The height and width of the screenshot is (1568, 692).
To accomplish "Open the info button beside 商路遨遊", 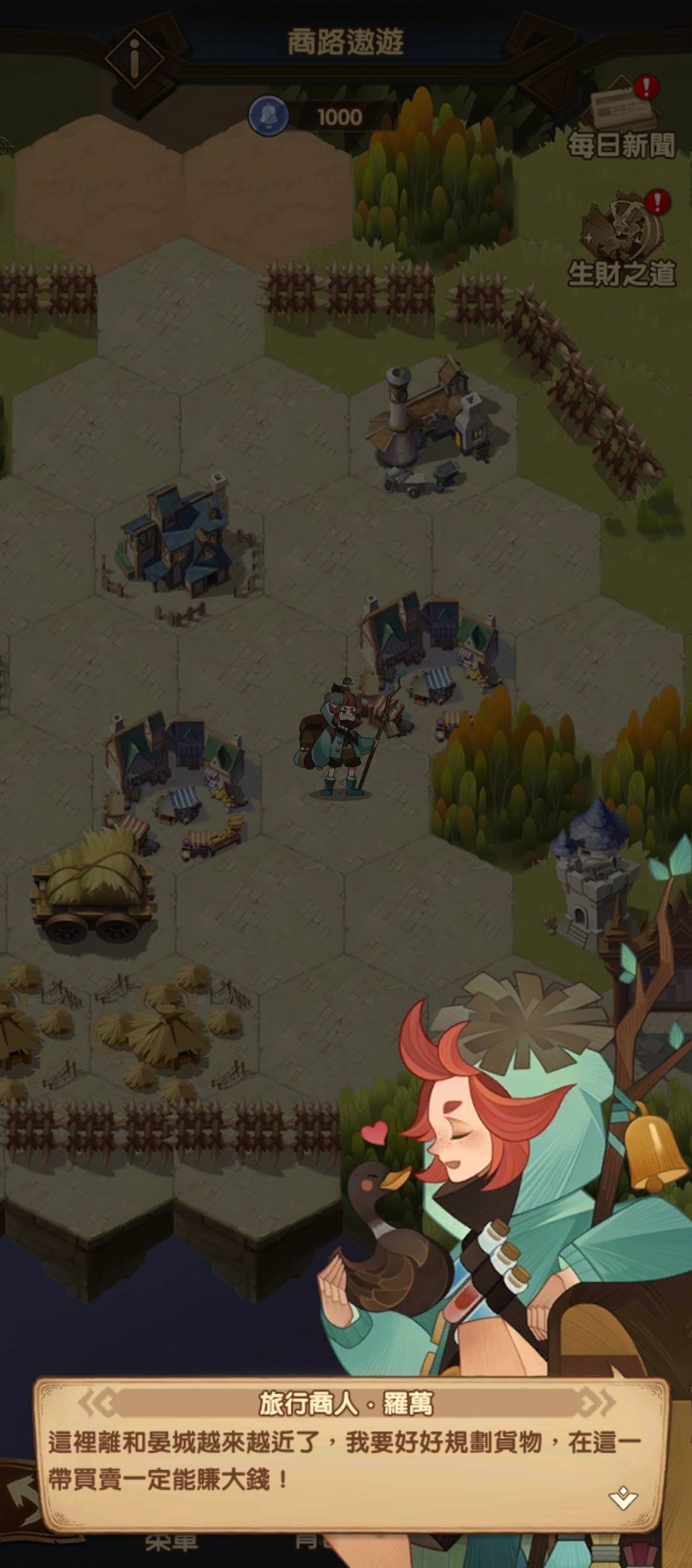I will tap(135, 59).
